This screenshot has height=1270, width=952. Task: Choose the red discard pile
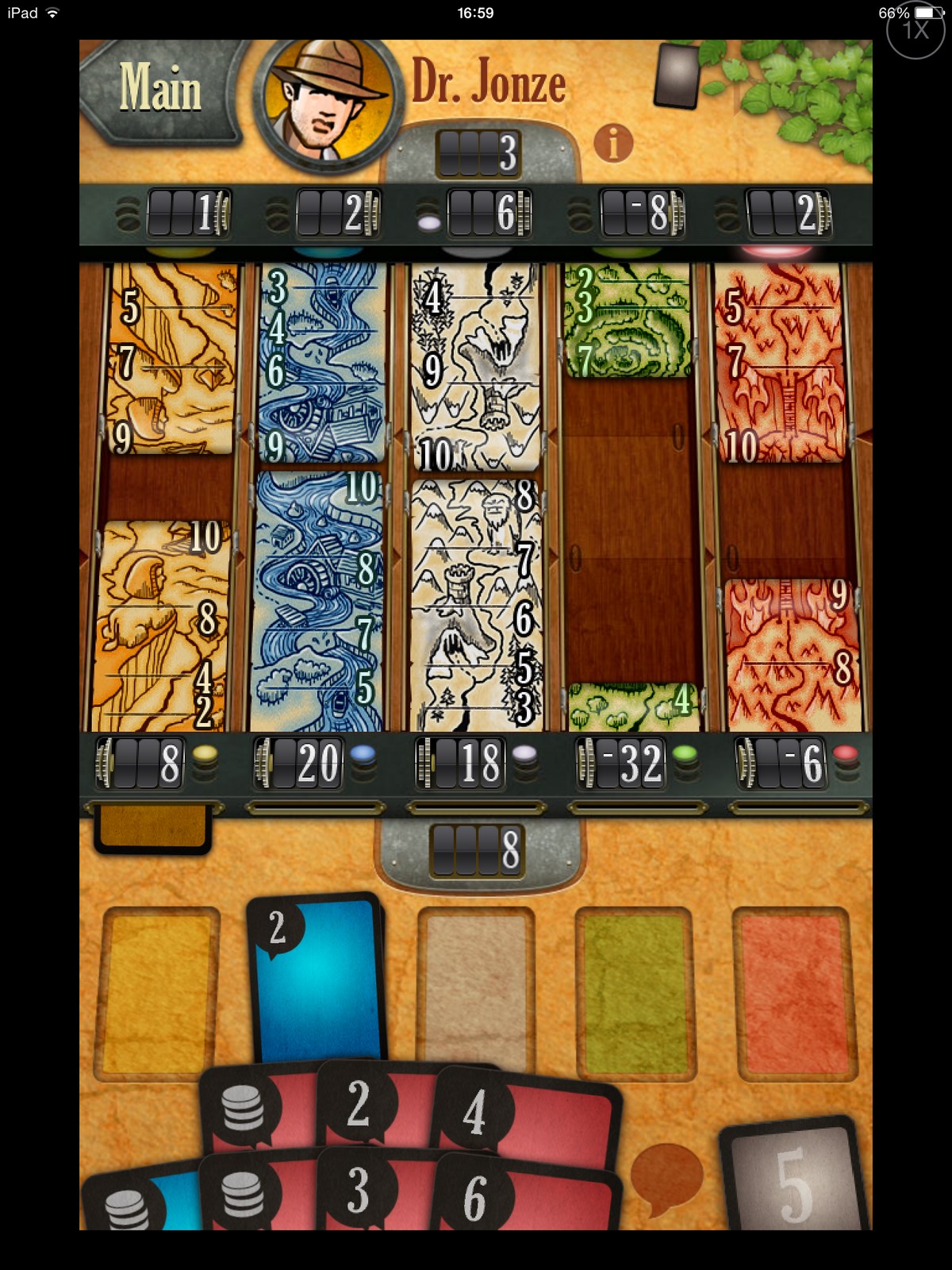tap(793, 992)
